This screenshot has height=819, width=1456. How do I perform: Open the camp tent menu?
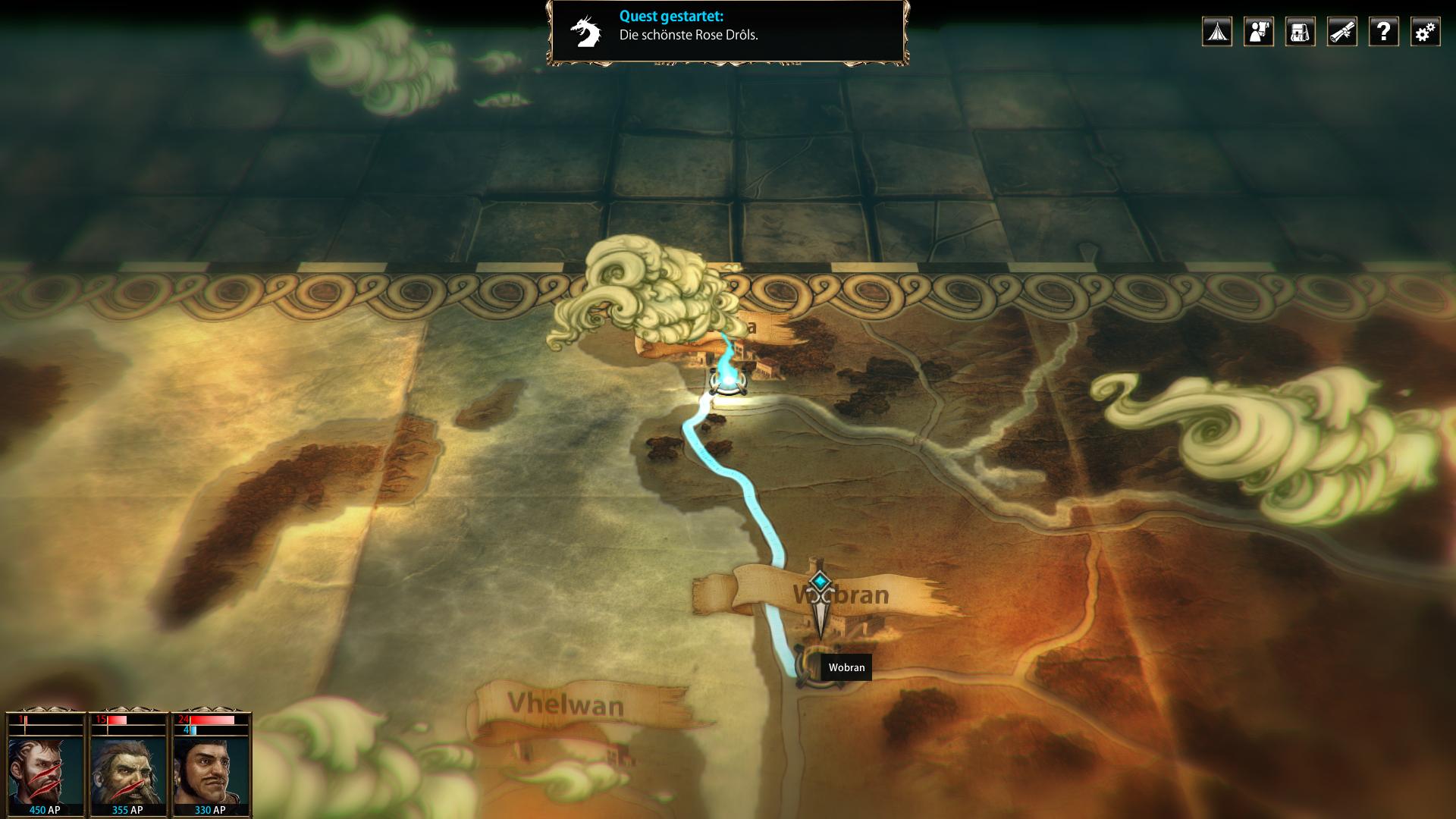click(x=1216, y=32)
